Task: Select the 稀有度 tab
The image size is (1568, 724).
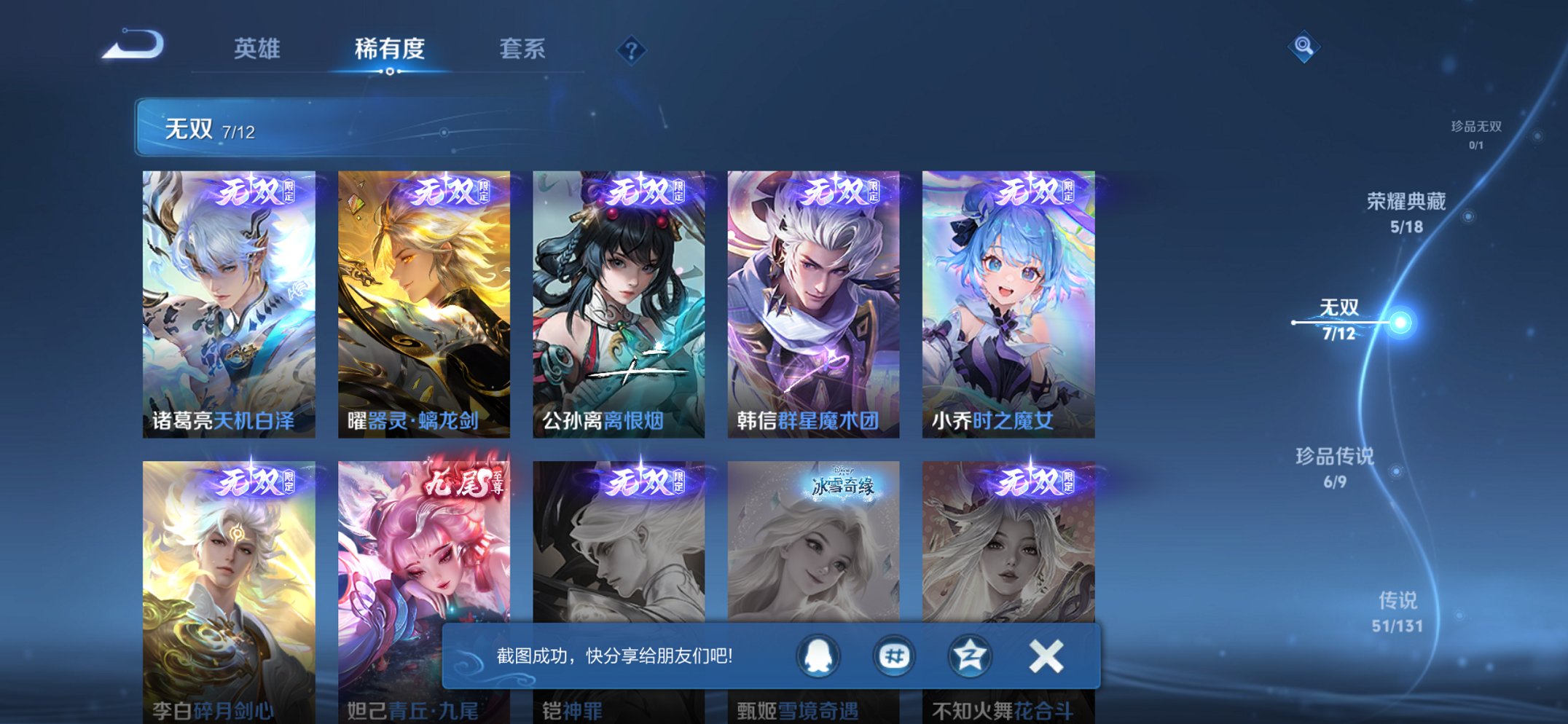Action: pyautogui.click(x=391, y=50)
